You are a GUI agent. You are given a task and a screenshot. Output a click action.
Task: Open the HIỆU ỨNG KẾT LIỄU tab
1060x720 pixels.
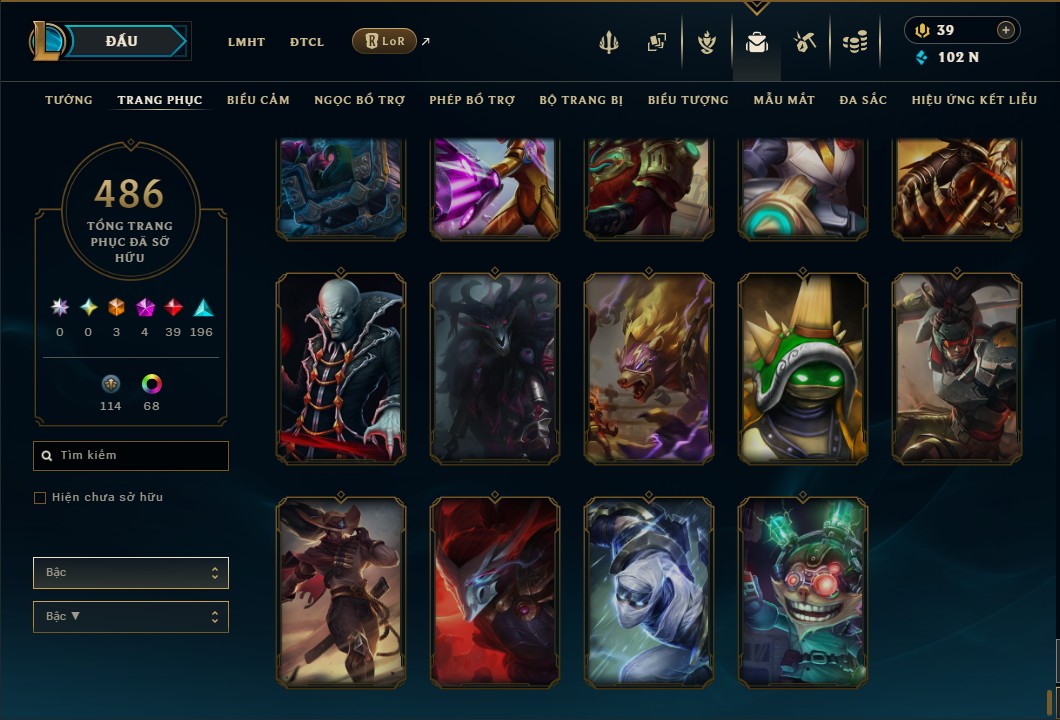point(974,100)
